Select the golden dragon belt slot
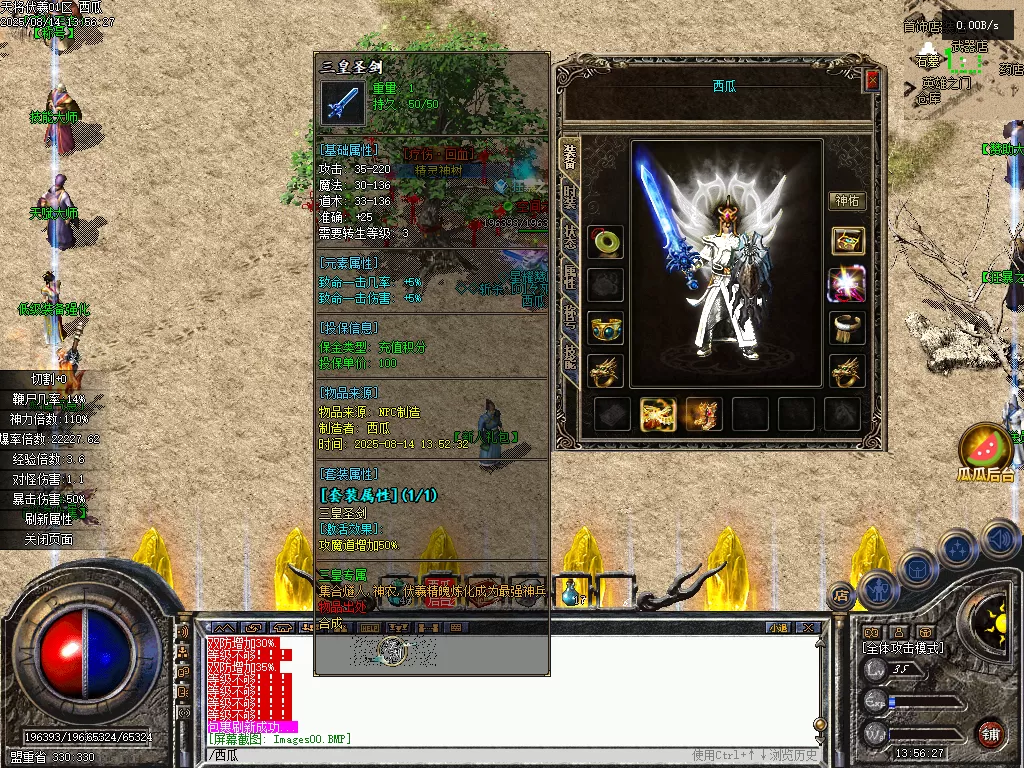The width and height of the screenshot is (1024, 768). 658,413
